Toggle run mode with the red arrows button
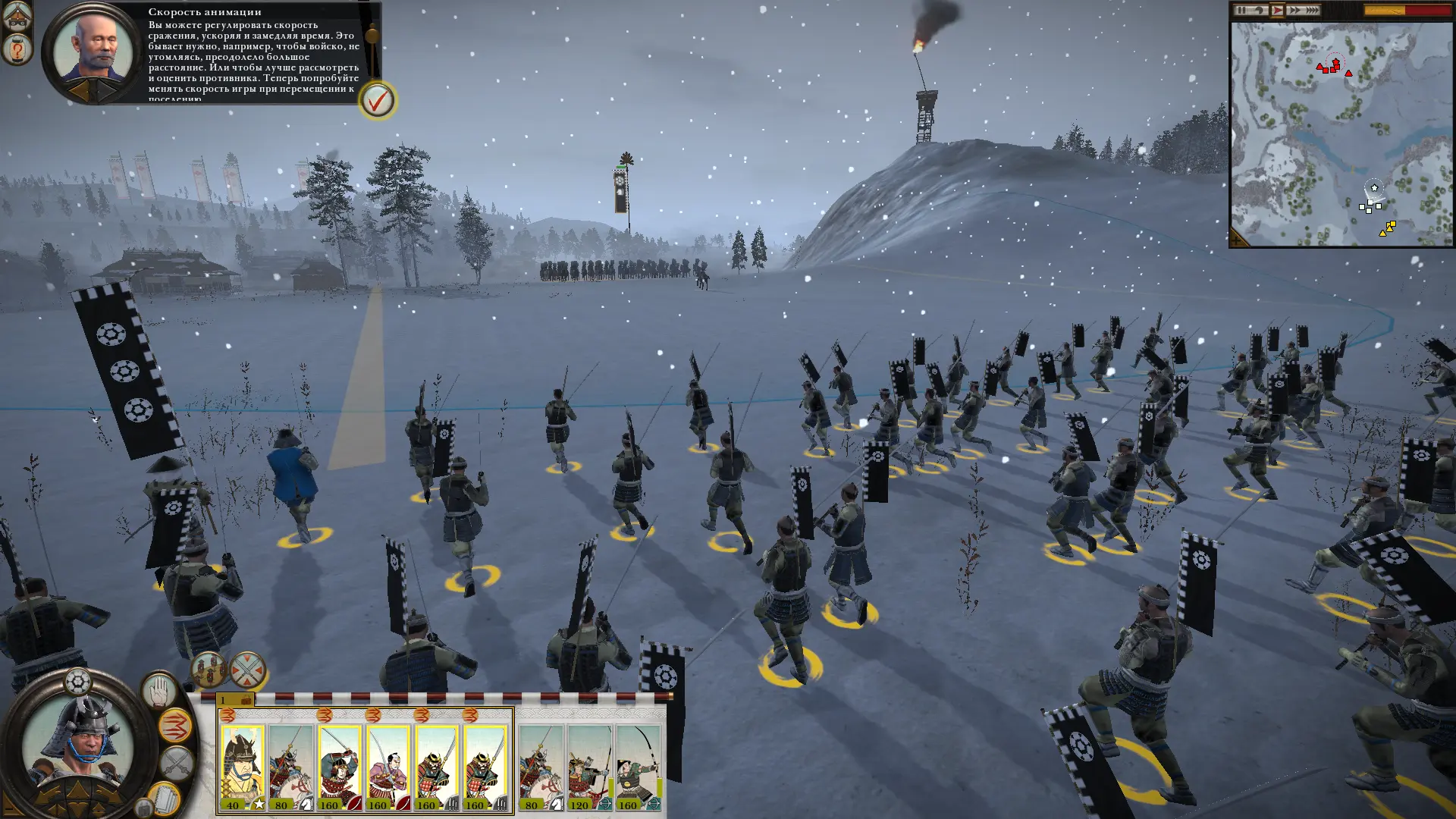The image size is (1456, 819). pyautogui.click(x=176, y=726)
